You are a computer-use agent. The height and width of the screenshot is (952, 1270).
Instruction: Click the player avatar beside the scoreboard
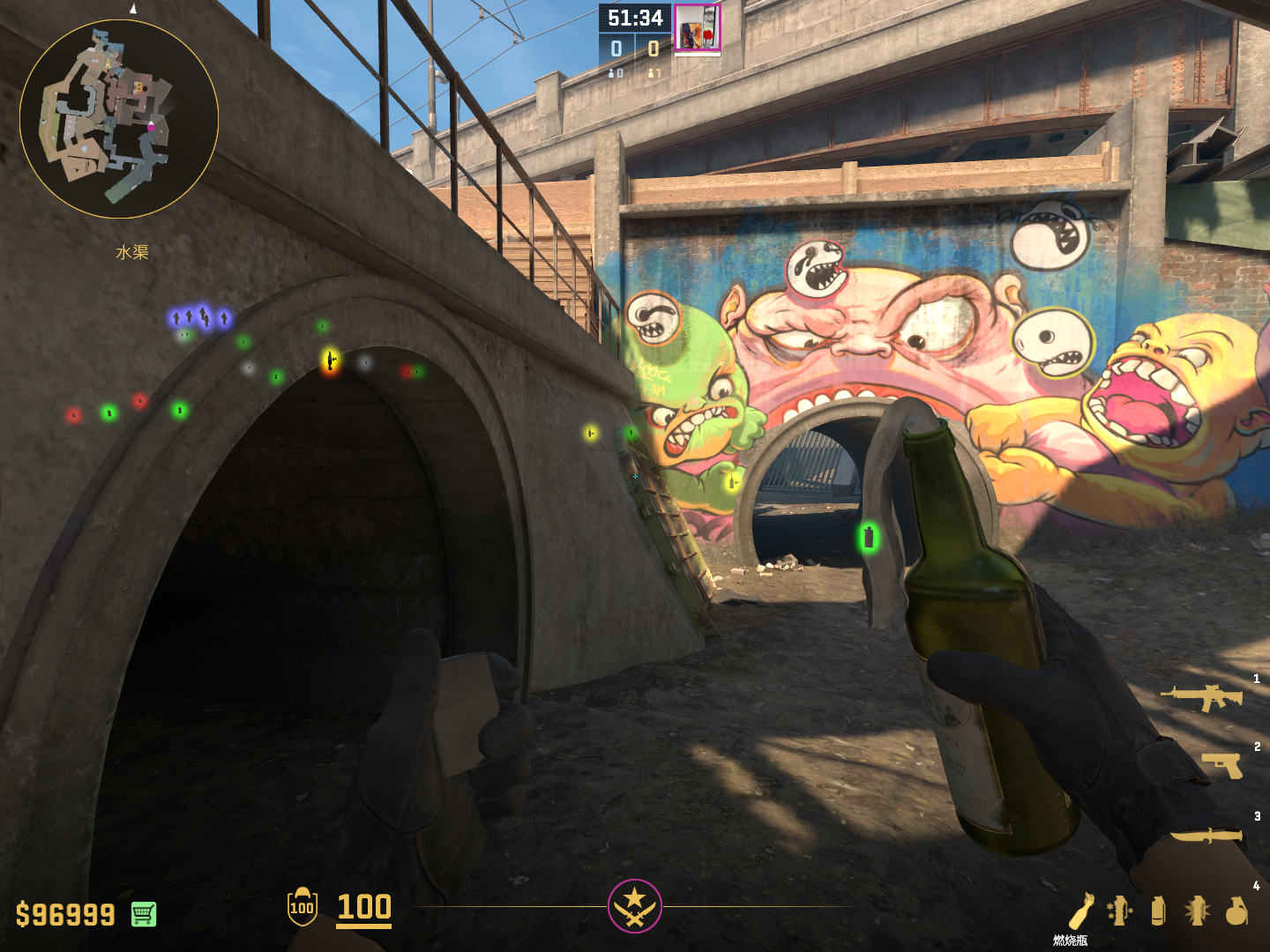coord(698,27)
